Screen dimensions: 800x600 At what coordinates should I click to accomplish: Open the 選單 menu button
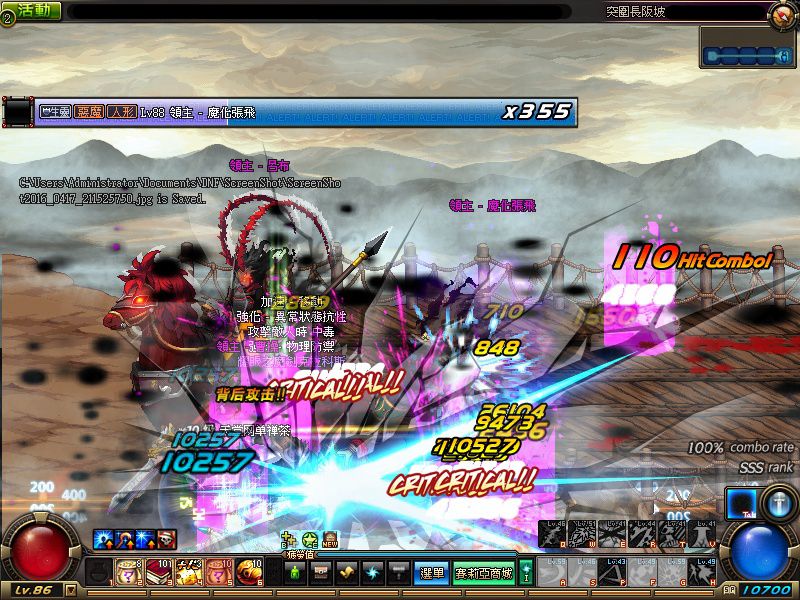pos(432,573)
